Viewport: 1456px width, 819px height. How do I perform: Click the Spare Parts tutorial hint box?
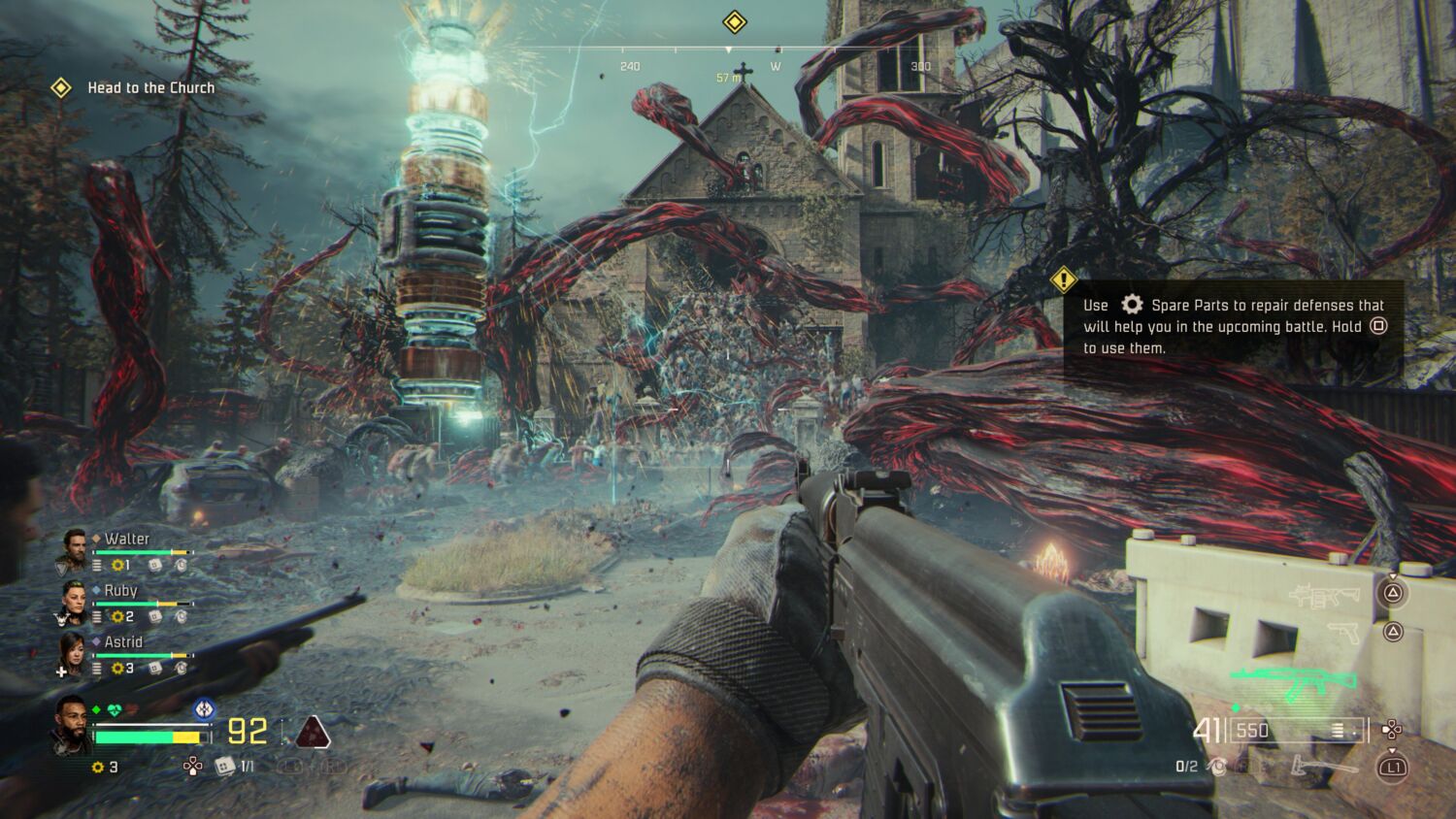1233,327
